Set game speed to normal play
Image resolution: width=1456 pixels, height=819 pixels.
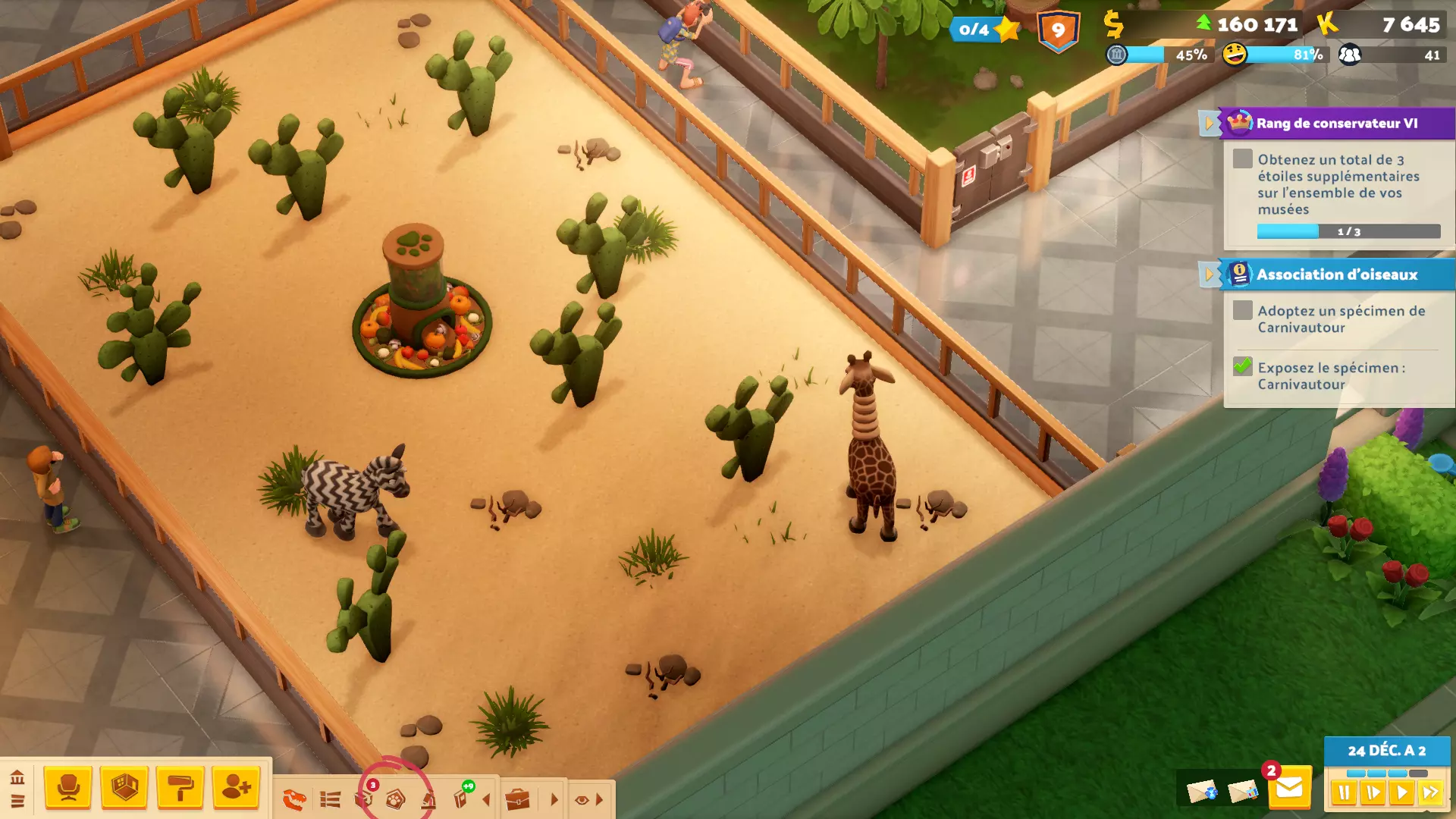(1401, 793)
